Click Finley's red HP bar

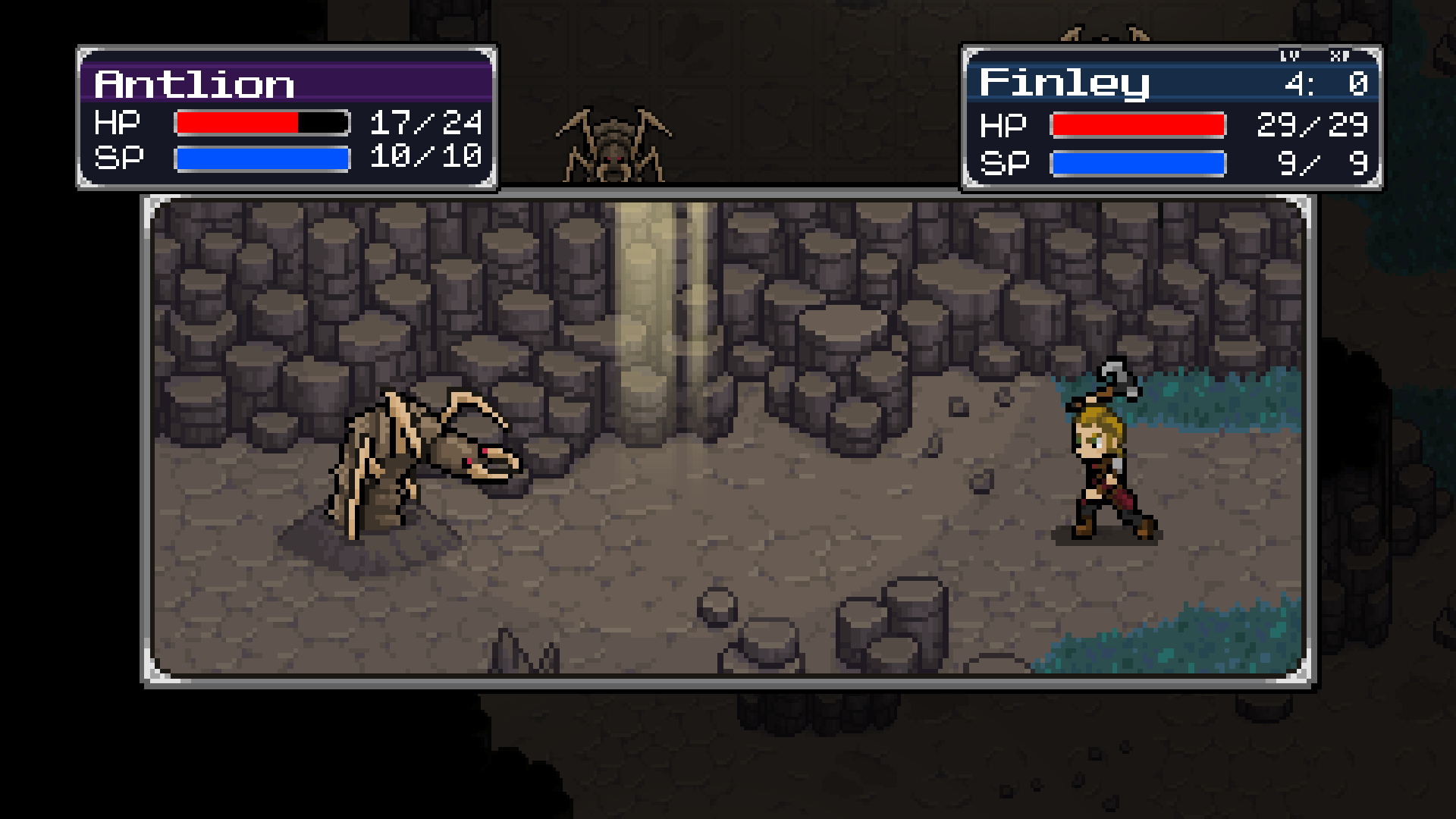[x=1137, y=124]
